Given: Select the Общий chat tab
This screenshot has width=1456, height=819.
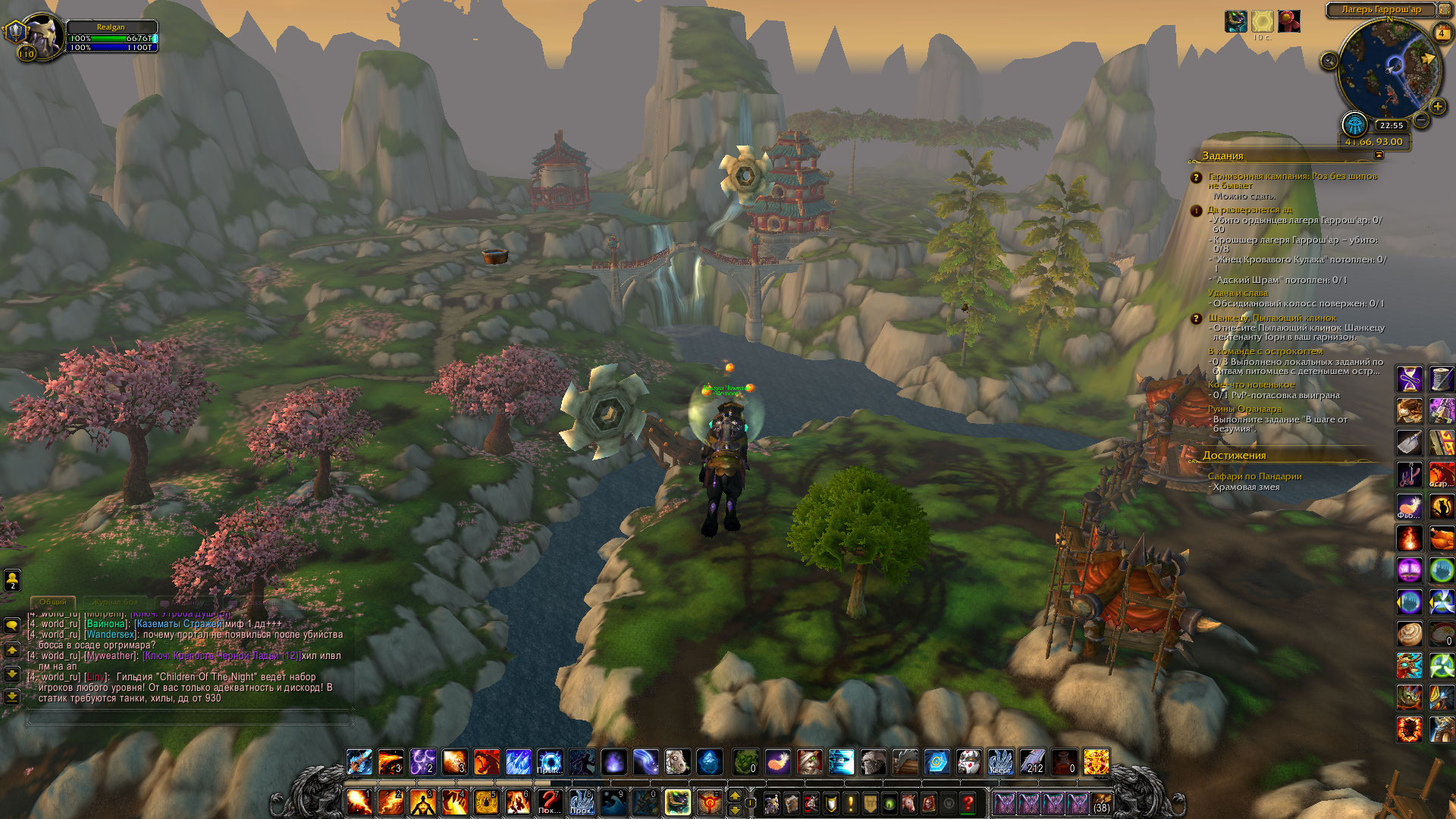Looking at the screenshot, I should point(53,602).
